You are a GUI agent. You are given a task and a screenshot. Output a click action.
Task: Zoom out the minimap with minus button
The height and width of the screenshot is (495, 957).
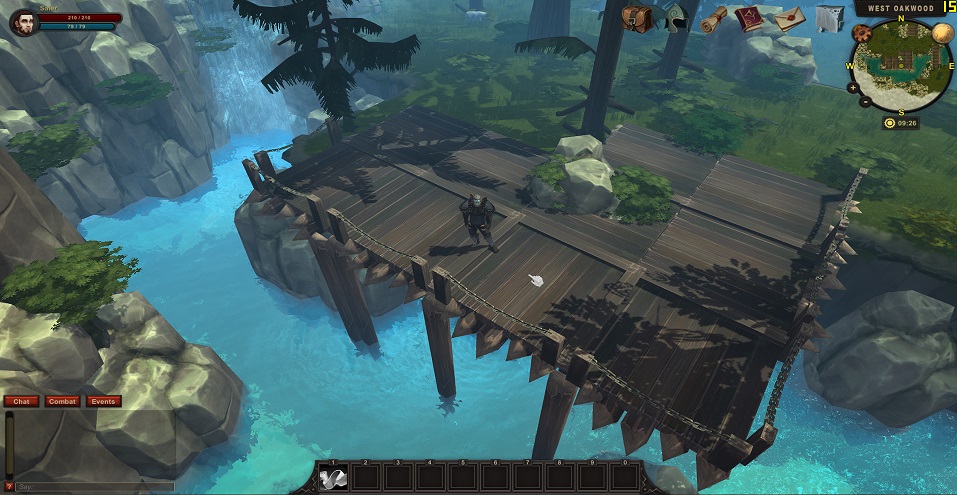pos(863,104)
